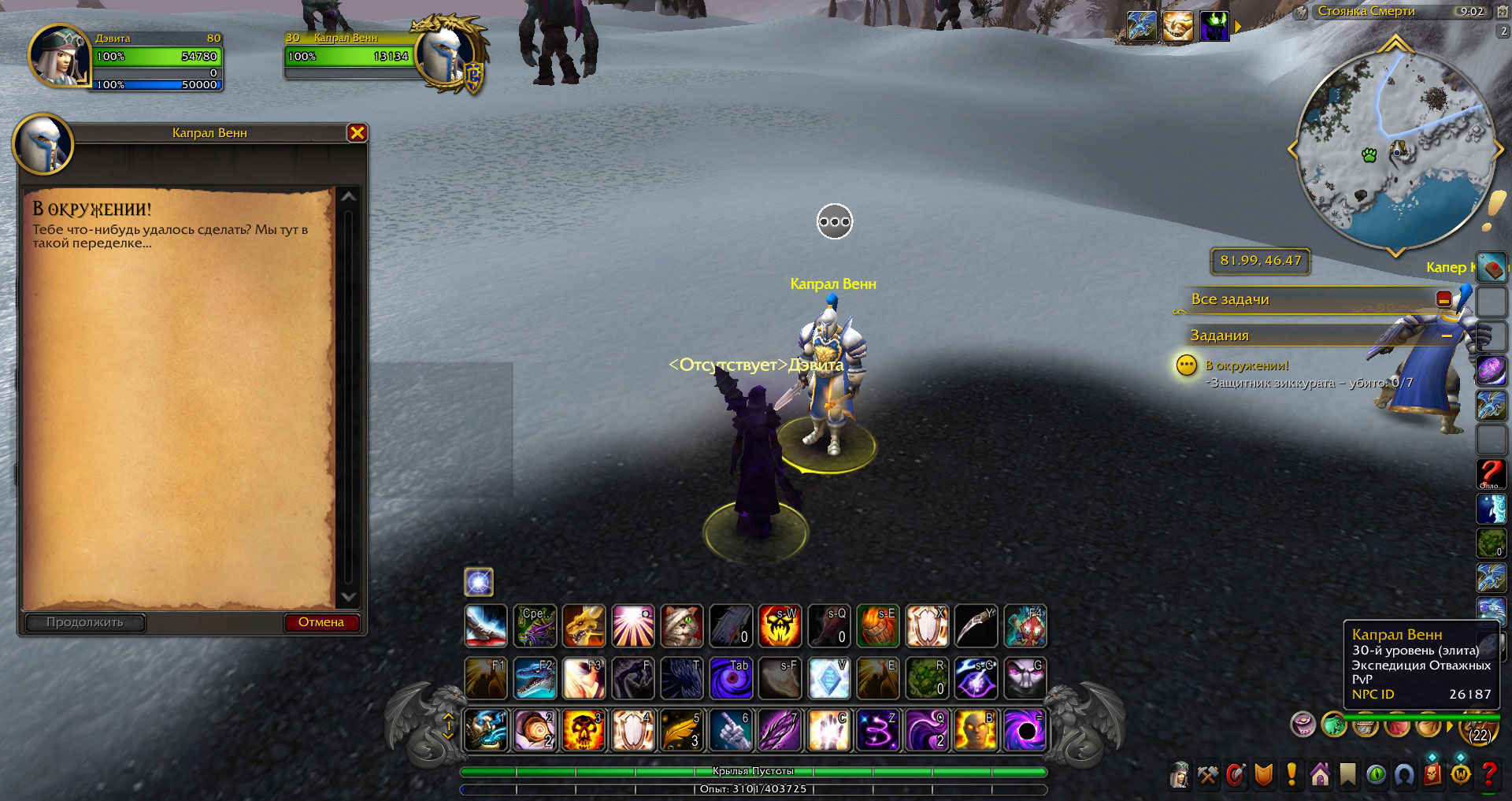Collapse the Все задачи objective tracker
The width and height of the screenshot is (1512, 801).
tap(1443, 299)
